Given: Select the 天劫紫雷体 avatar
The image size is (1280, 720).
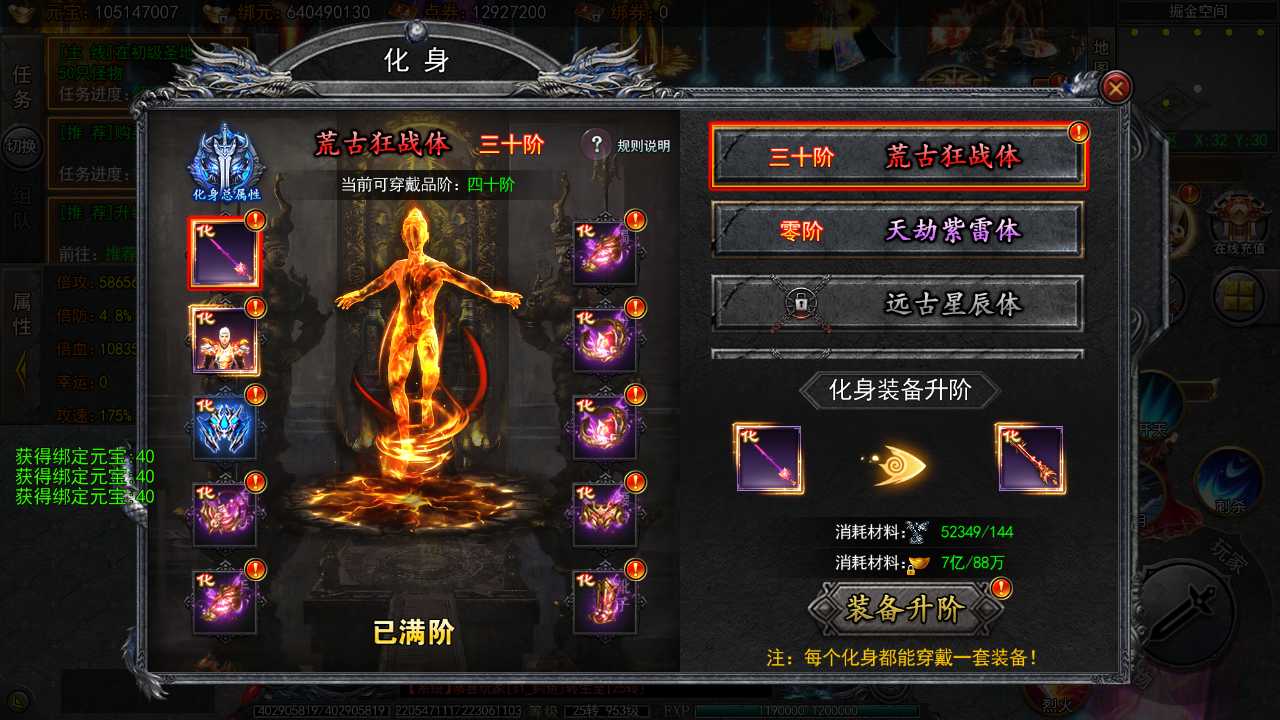Looking at the screenshot, I should [895, 229].
